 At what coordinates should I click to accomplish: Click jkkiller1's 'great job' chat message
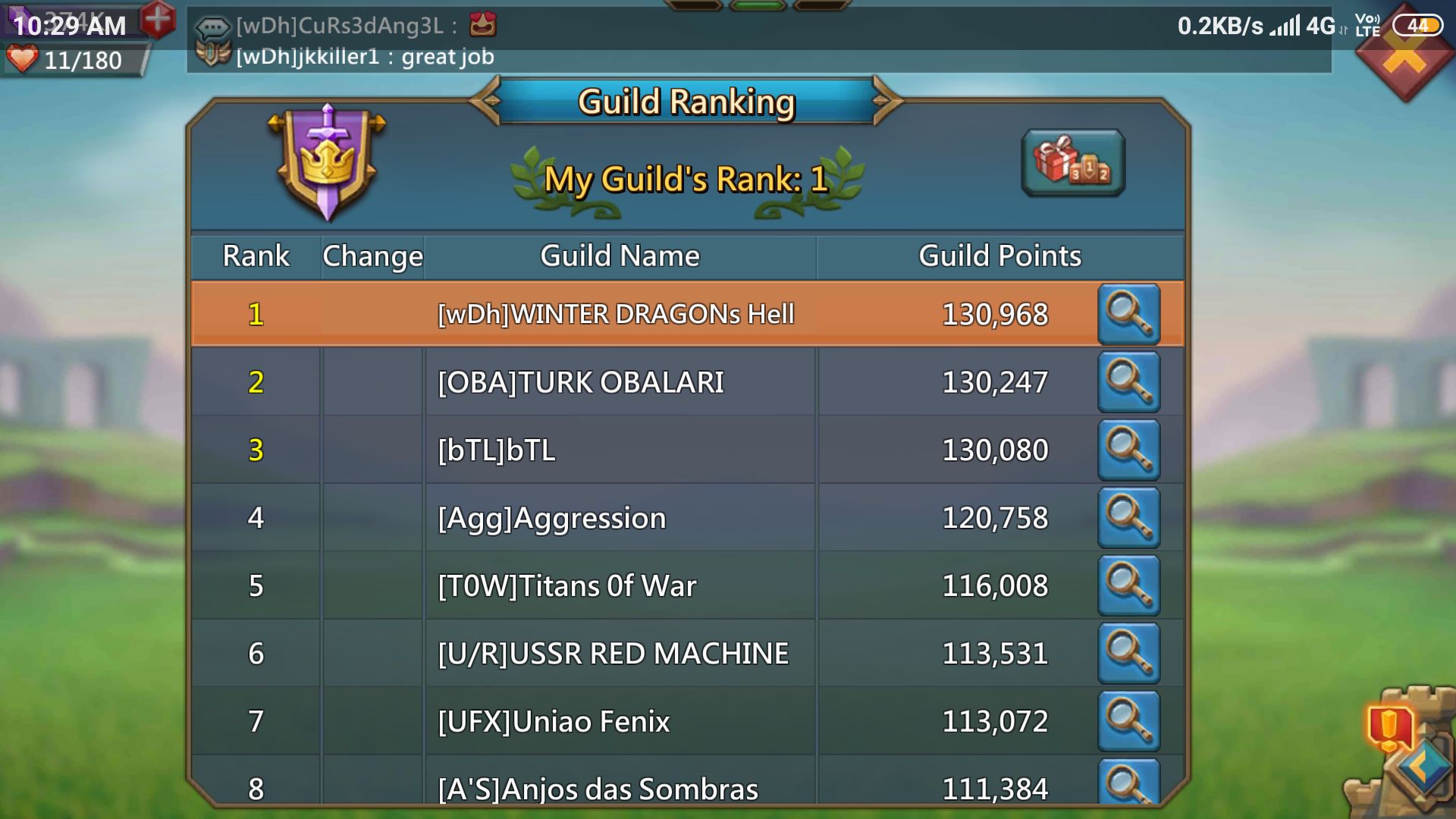click(364, 55)
